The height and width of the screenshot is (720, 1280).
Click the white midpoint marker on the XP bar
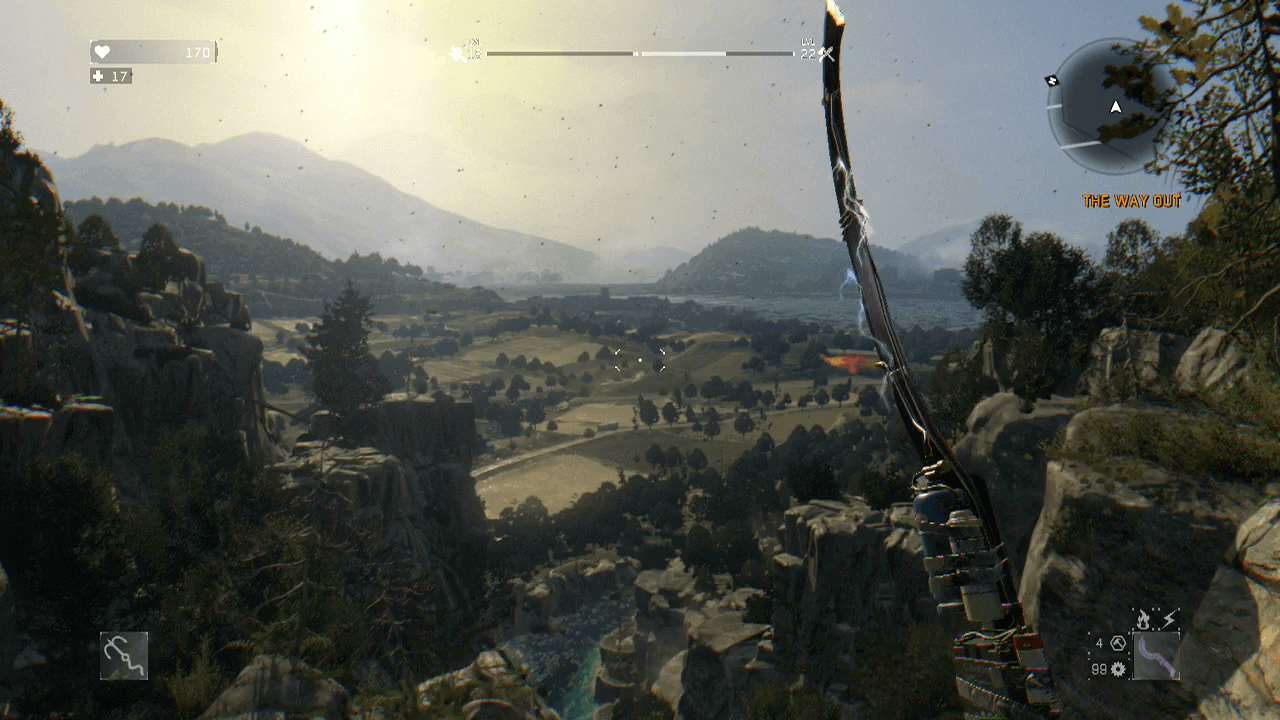[x=638, y=52]
